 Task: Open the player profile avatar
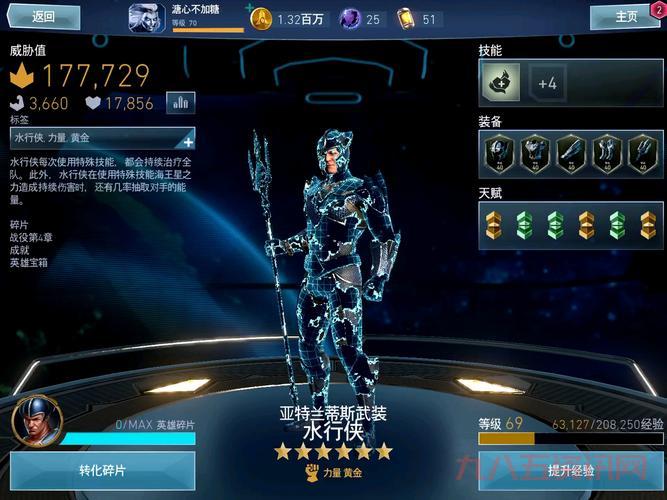(x=147, y=17)
